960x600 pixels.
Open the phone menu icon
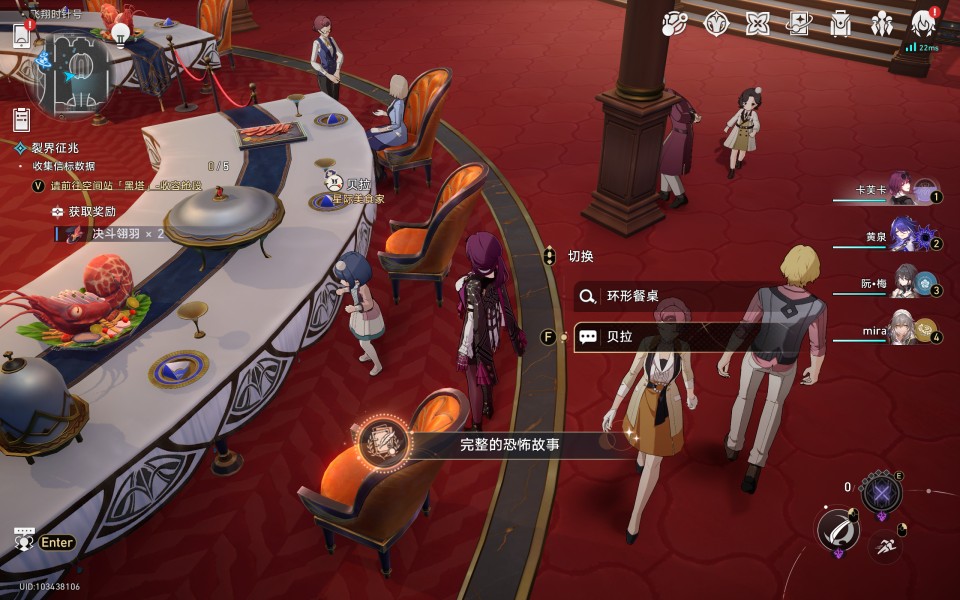click(x=22, y=36)
